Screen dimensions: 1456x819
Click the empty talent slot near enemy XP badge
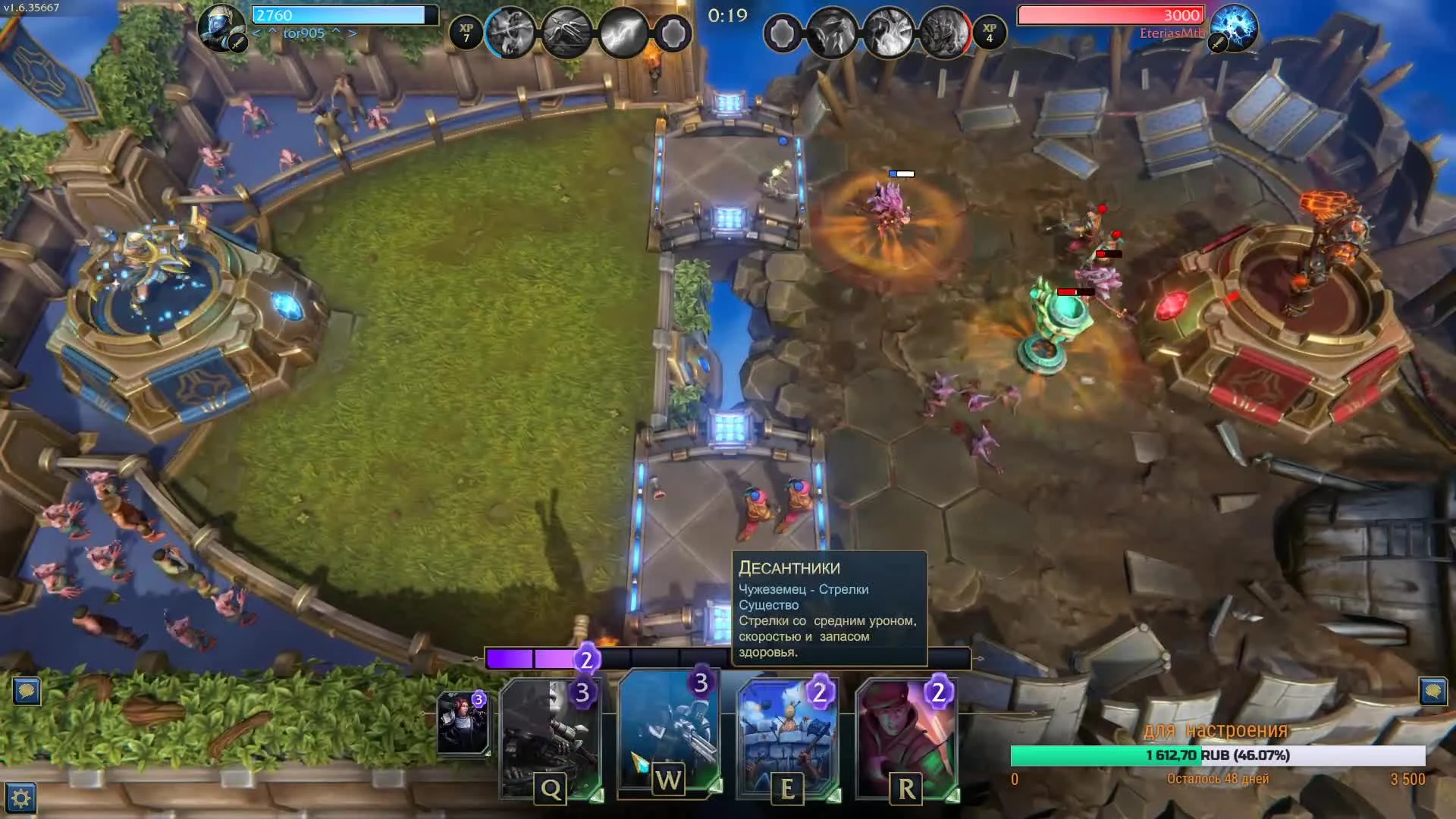(781, 32)
